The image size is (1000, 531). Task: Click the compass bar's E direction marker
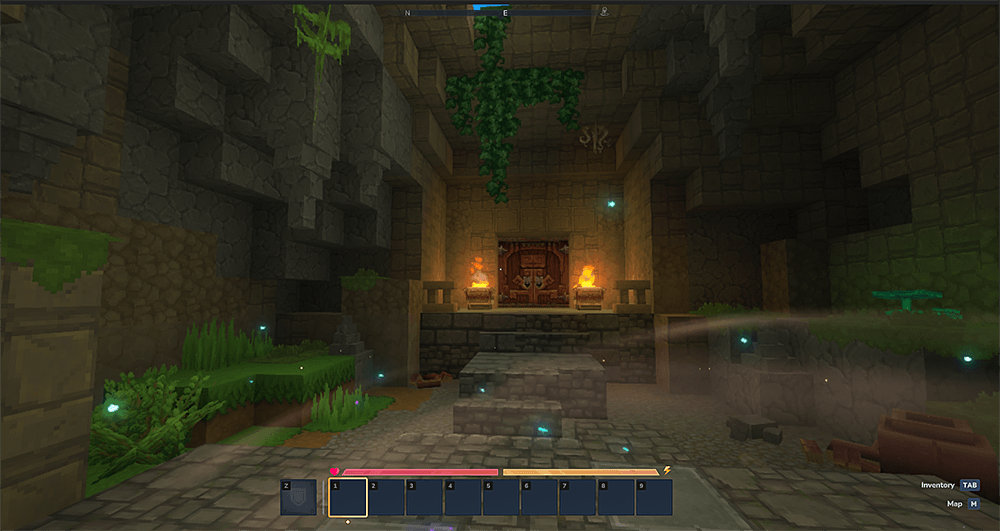pyautogui.click(x=505, y=13)
